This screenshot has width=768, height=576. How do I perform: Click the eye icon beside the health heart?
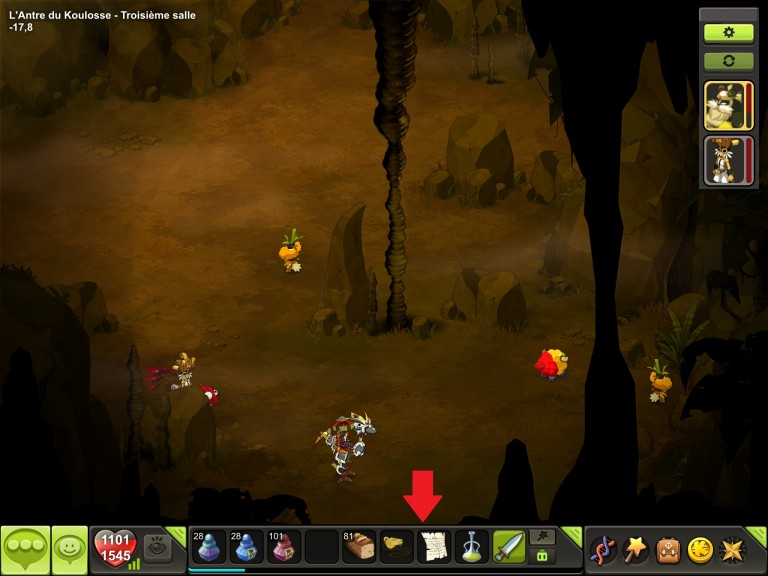[157, 546]
